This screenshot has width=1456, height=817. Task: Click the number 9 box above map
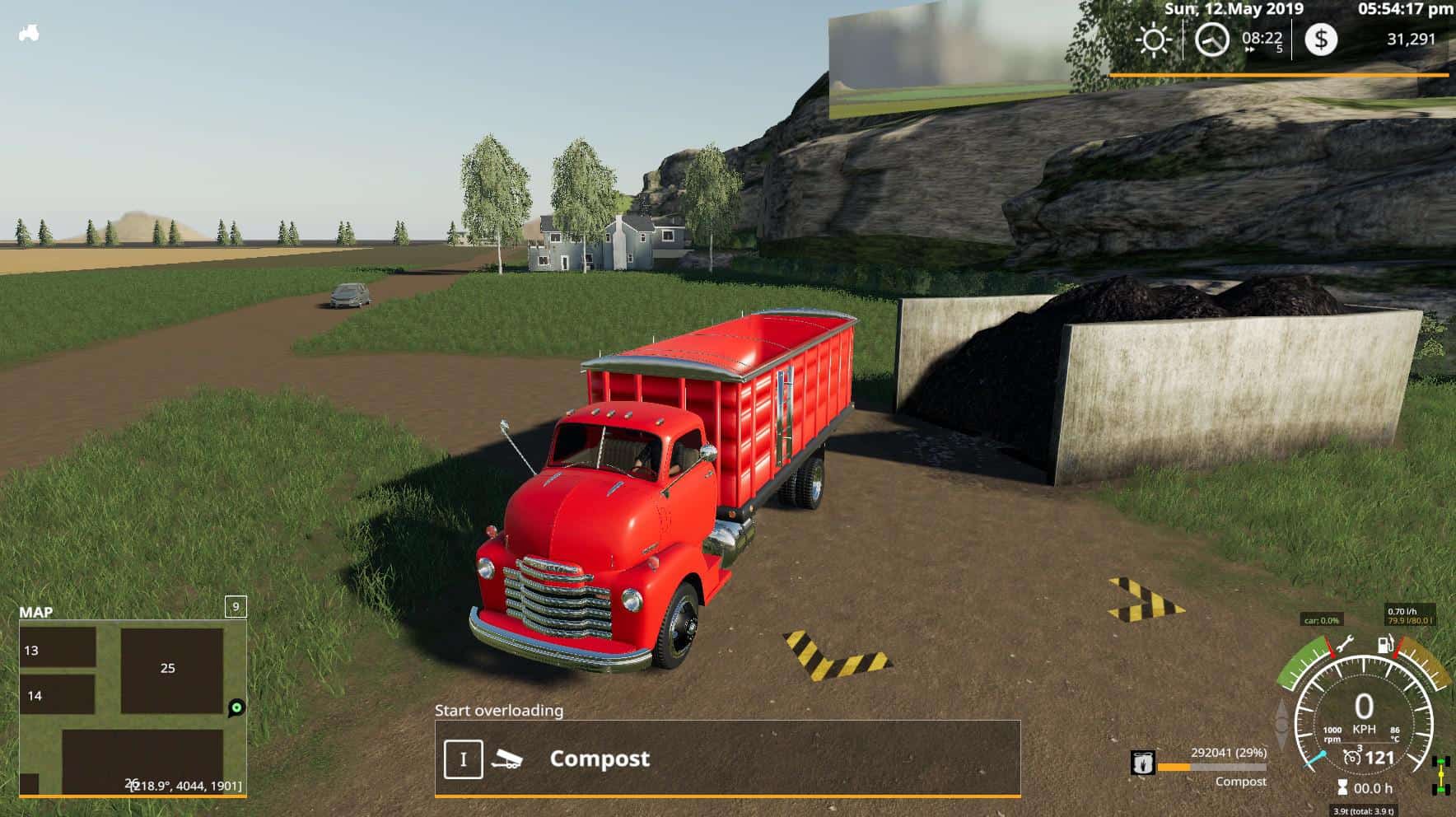(x=236, y=607)
